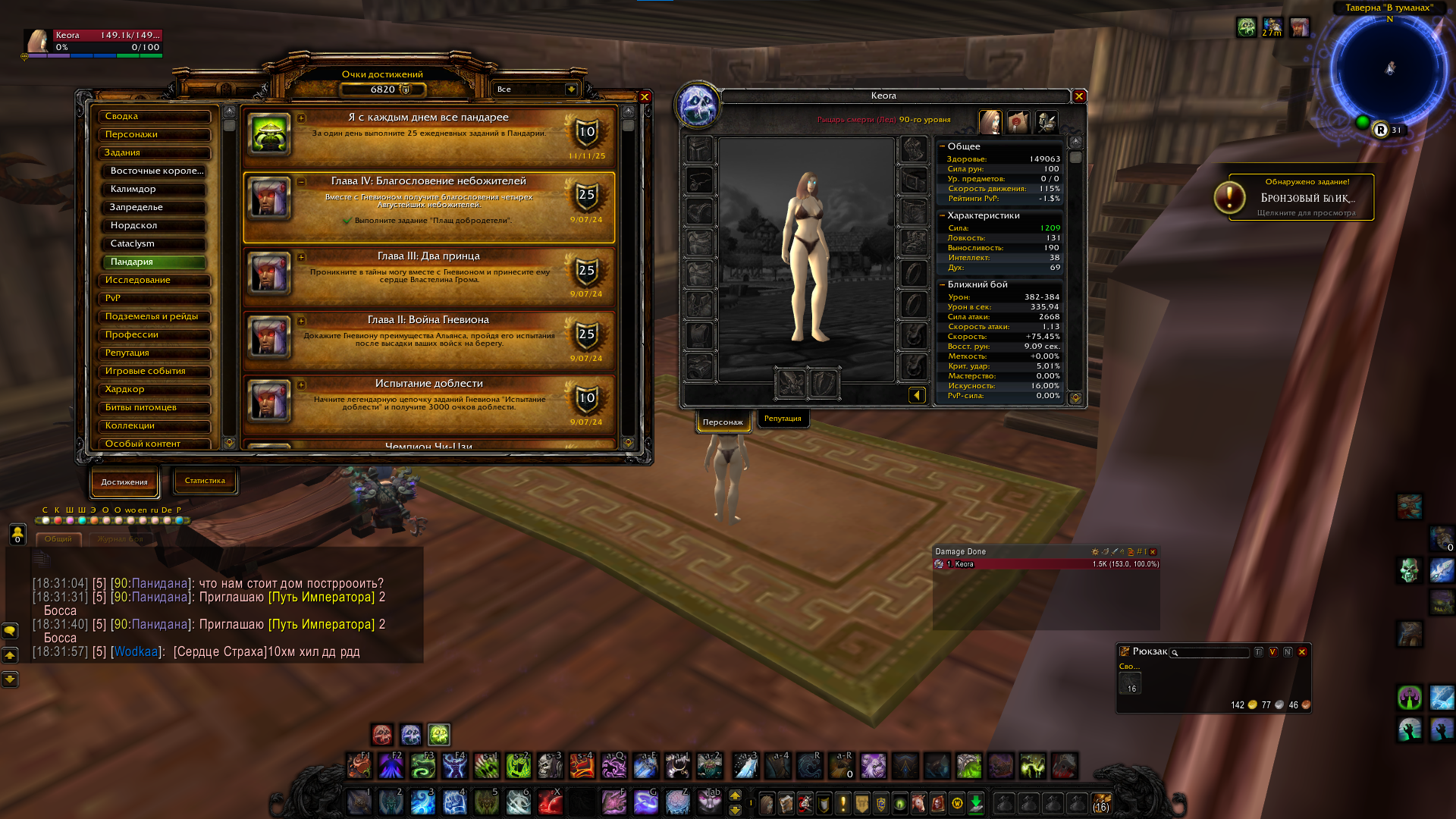Collapse the Общее stats section
The image size is (1456, 819).
(943, 146)
